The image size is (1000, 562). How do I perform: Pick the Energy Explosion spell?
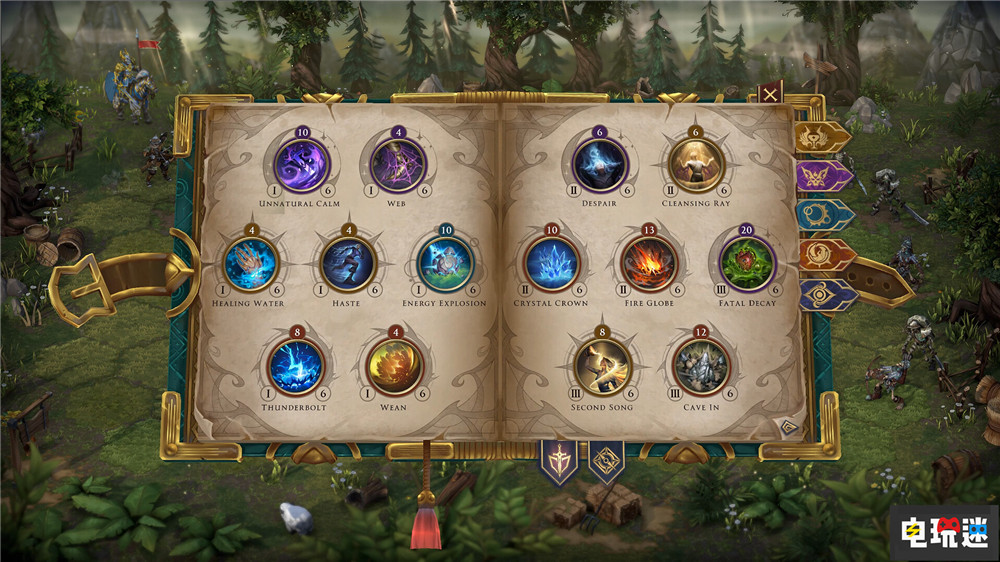click(444, 264)
